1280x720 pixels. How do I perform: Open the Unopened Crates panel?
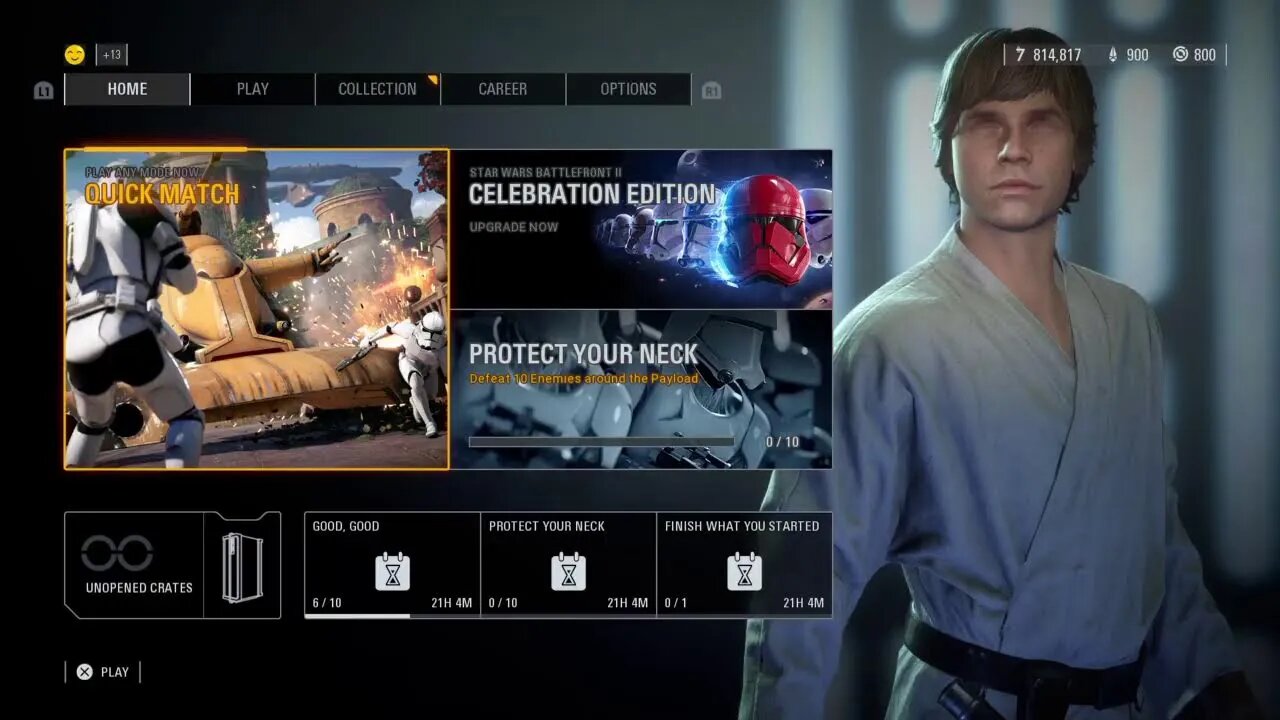click(172, 565)
